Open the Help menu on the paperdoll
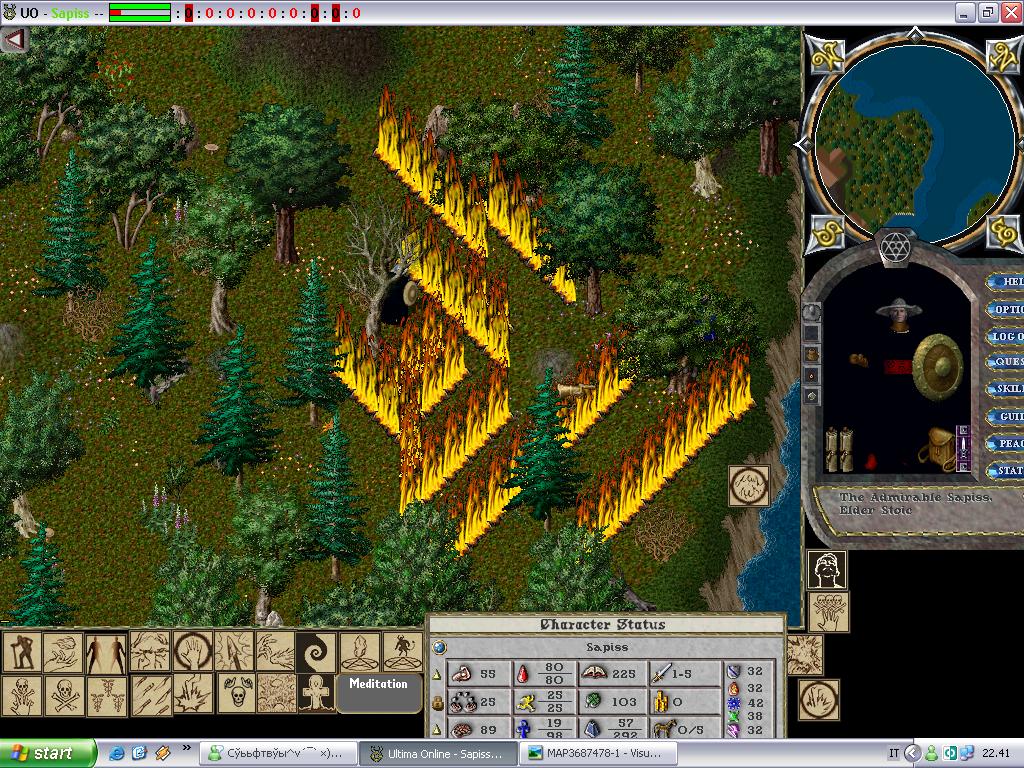This screenshot has height=768, width=1024. click(x=1007, y=282)
